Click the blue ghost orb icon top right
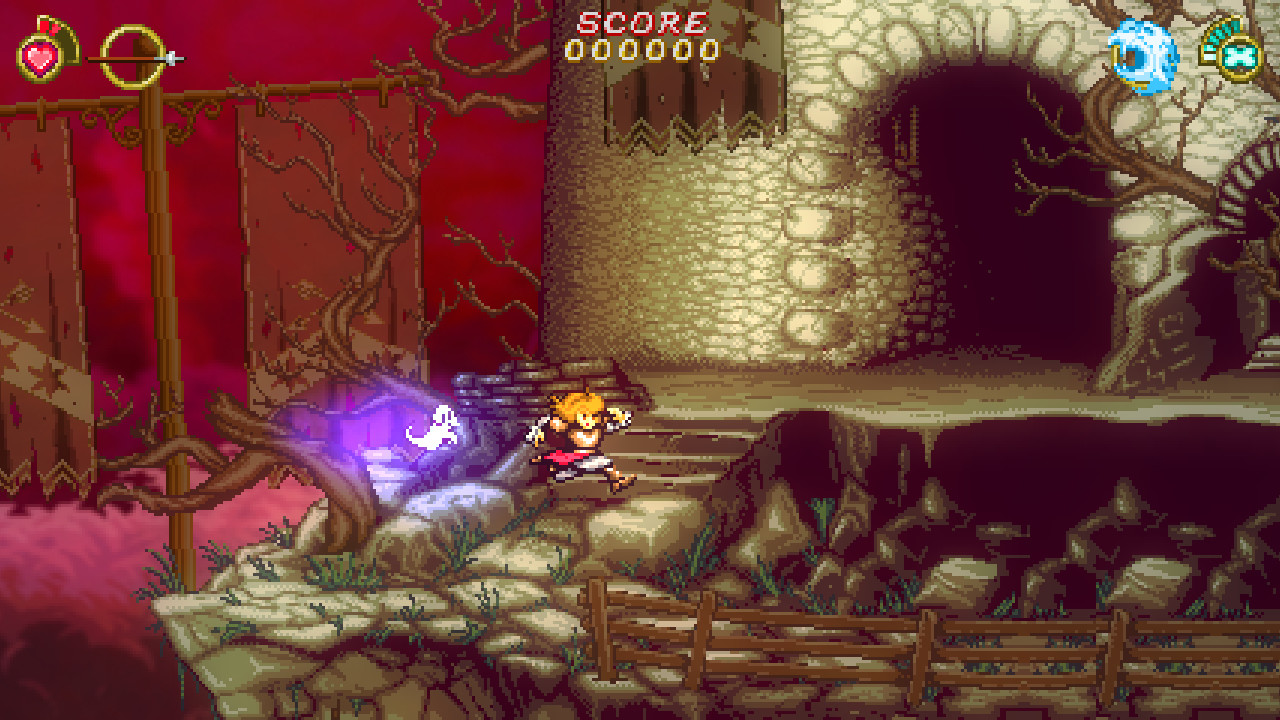The image size is (1280, 720). (1147, 55)
